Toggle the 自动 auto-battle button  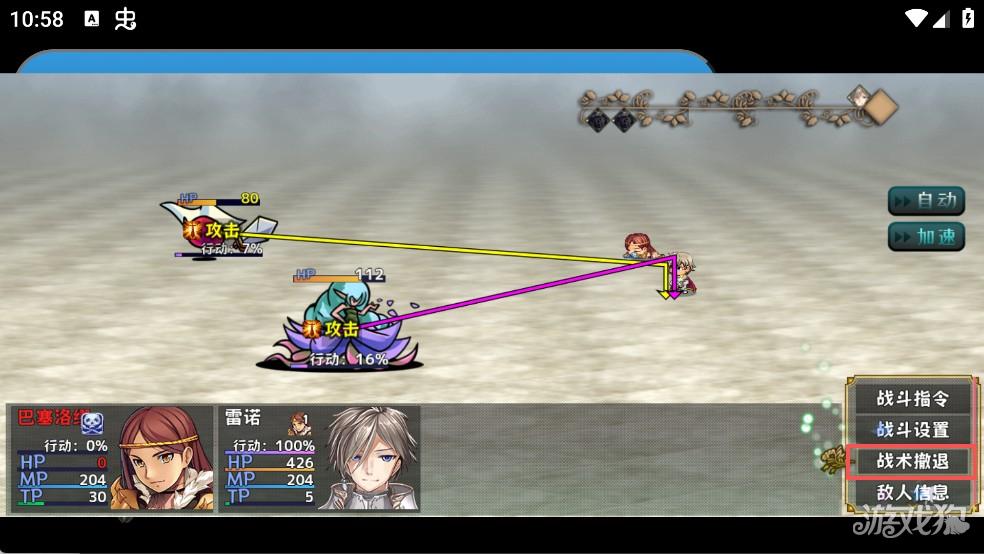[926, 201]
